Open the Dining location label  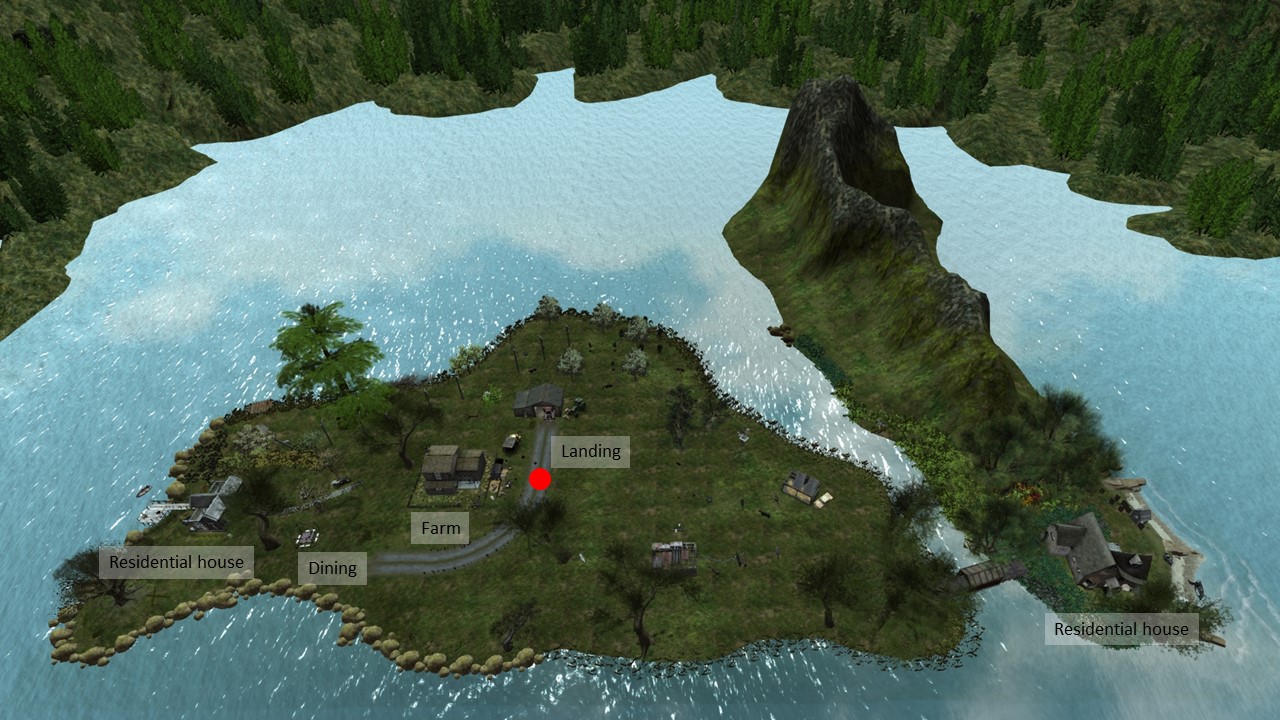[x=332, y=568]
